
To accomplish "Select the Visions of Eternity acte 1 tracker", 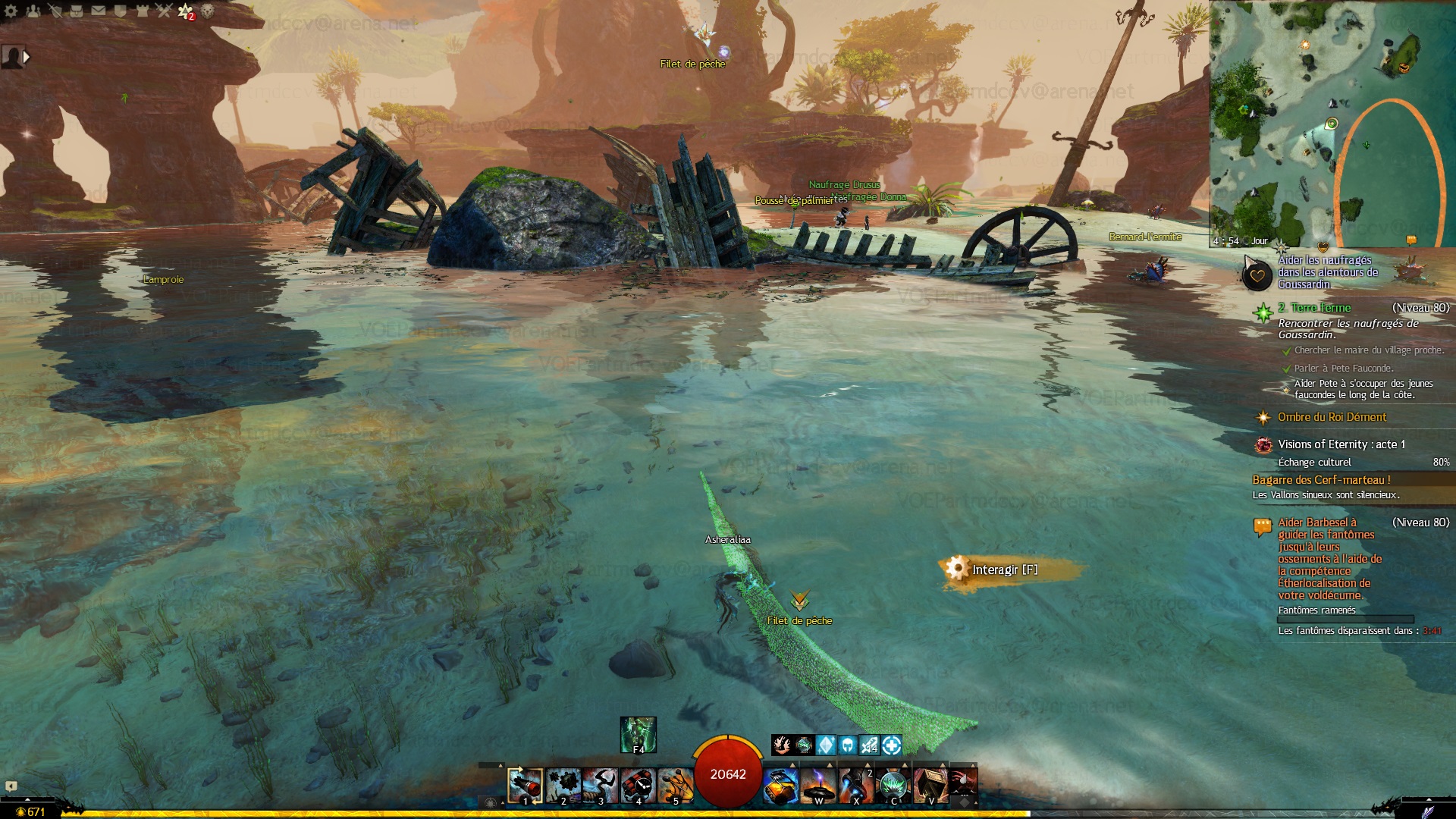I will click(x=1341, y=444).
